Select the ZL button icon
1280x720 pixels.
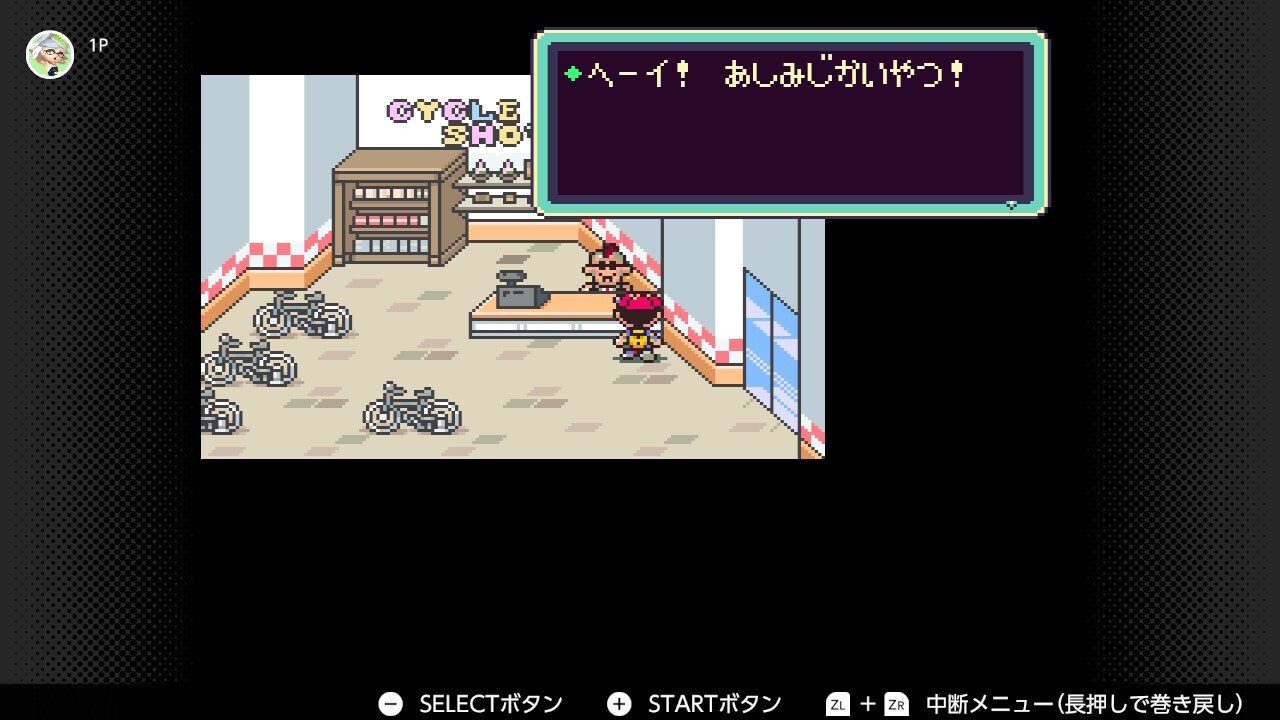tap(838, 702)
